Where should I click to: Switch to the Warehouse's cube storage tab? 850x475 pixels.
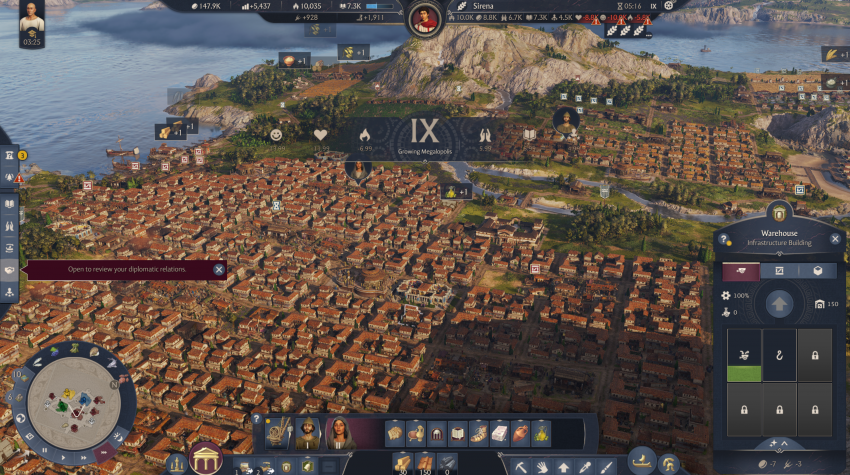(817, 271)
